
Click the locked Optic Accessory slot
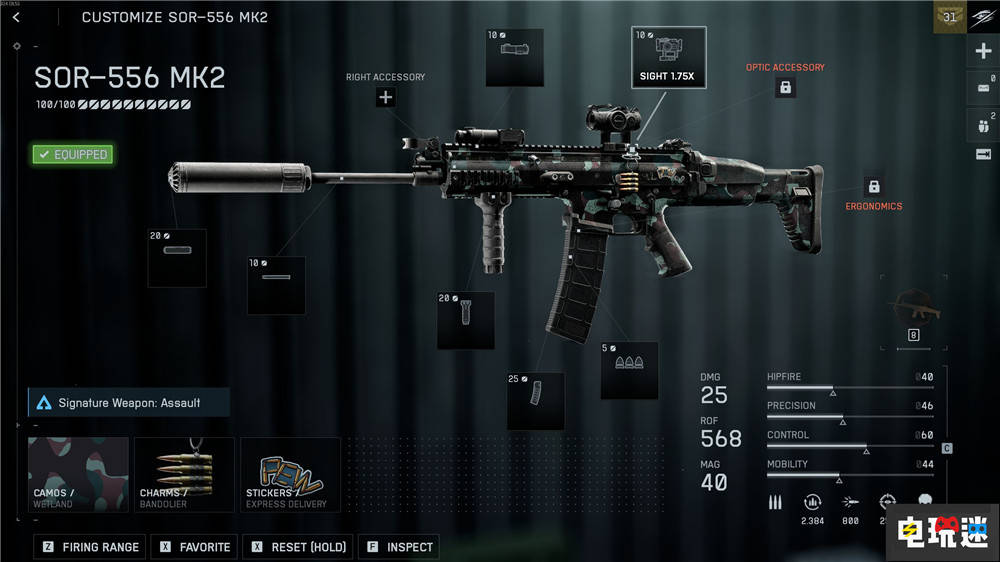(x=785, y=87)
